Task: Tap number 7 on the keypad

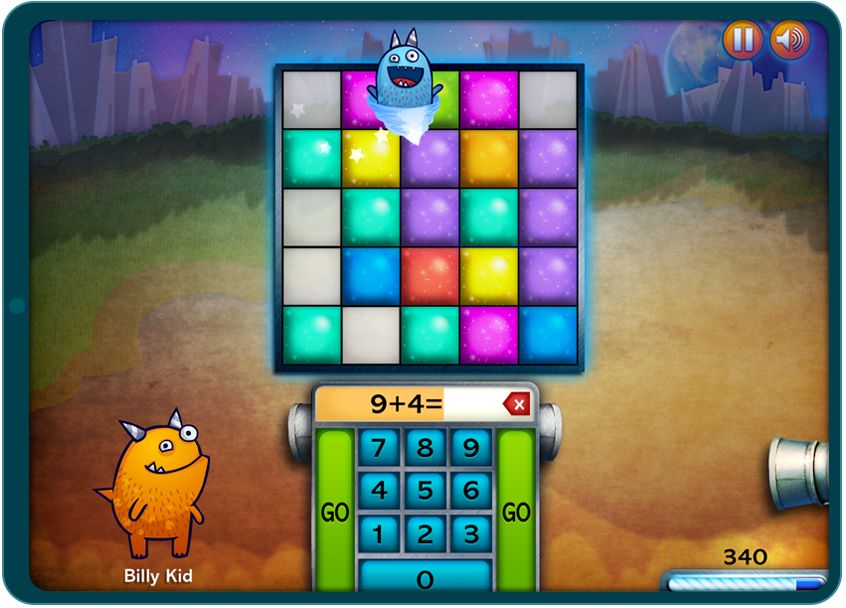Action: 379,447
